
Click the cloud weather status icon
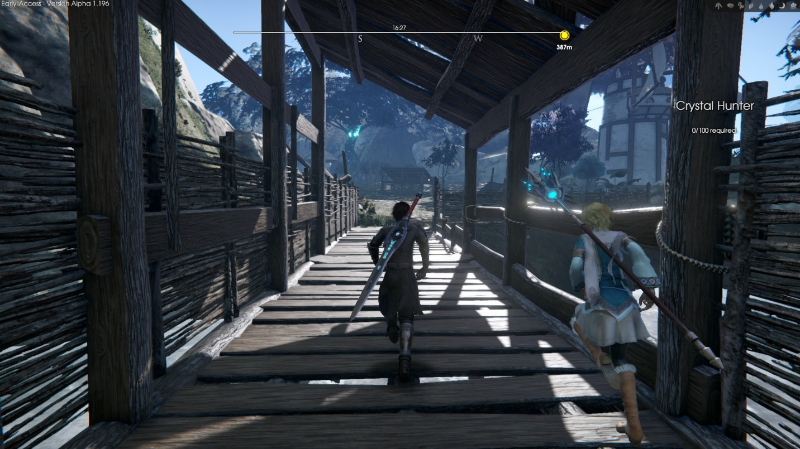(x=730, y=6)
